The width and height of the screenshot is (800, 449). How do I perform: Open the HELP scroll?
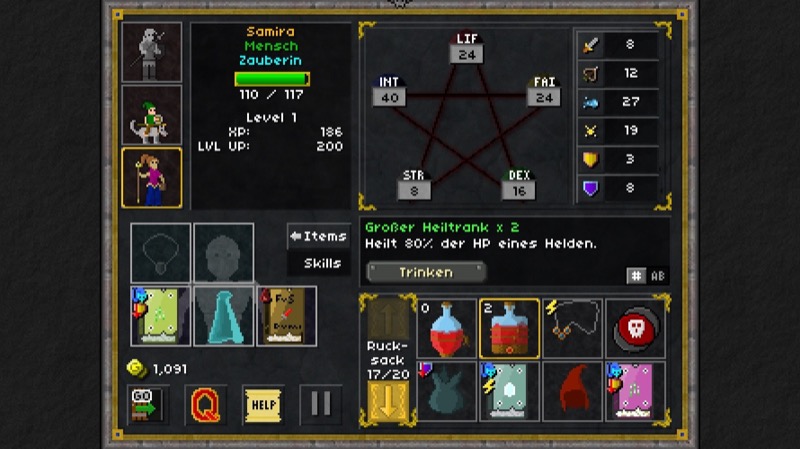pyautogui.click(x=262, y=404)
